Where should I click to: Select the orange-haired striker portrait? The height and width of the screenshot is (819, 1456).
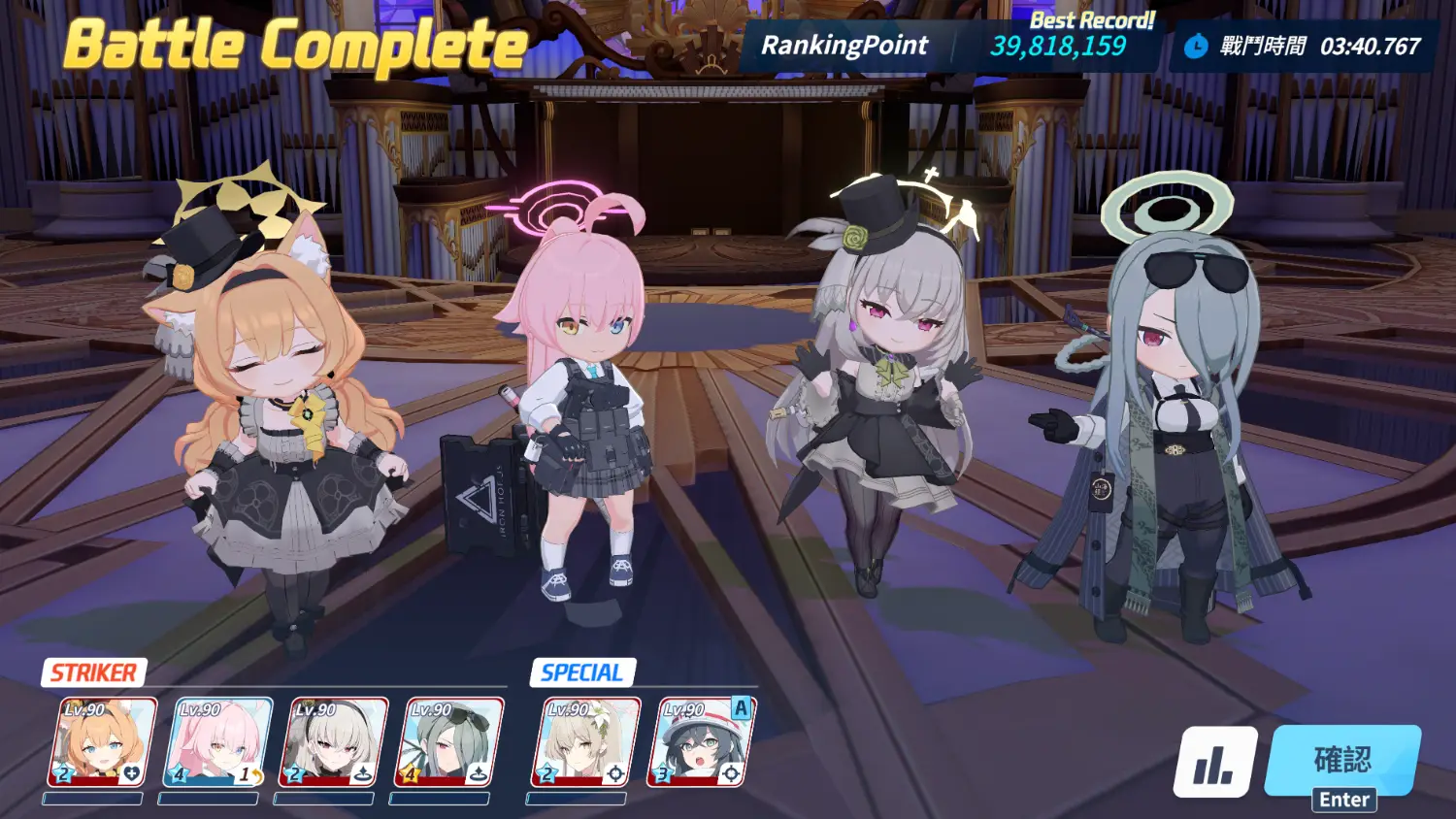(x=103, y=742)
